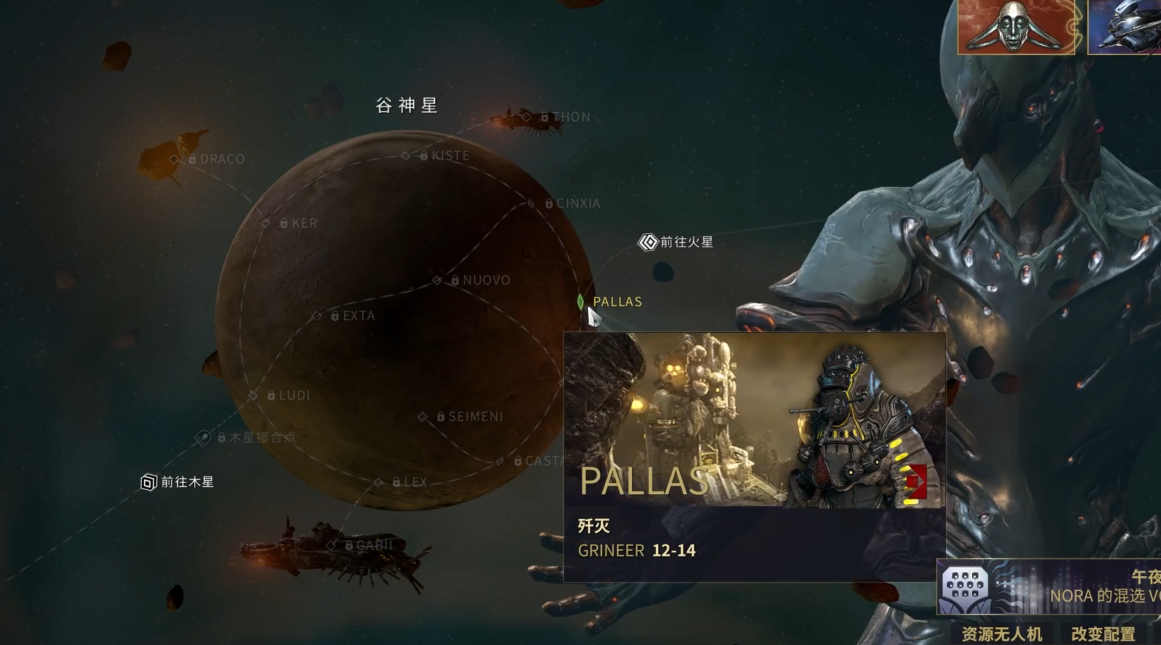Select the locked Exta node
This screenshot has width=1161, height=645.
click(317, 316)
